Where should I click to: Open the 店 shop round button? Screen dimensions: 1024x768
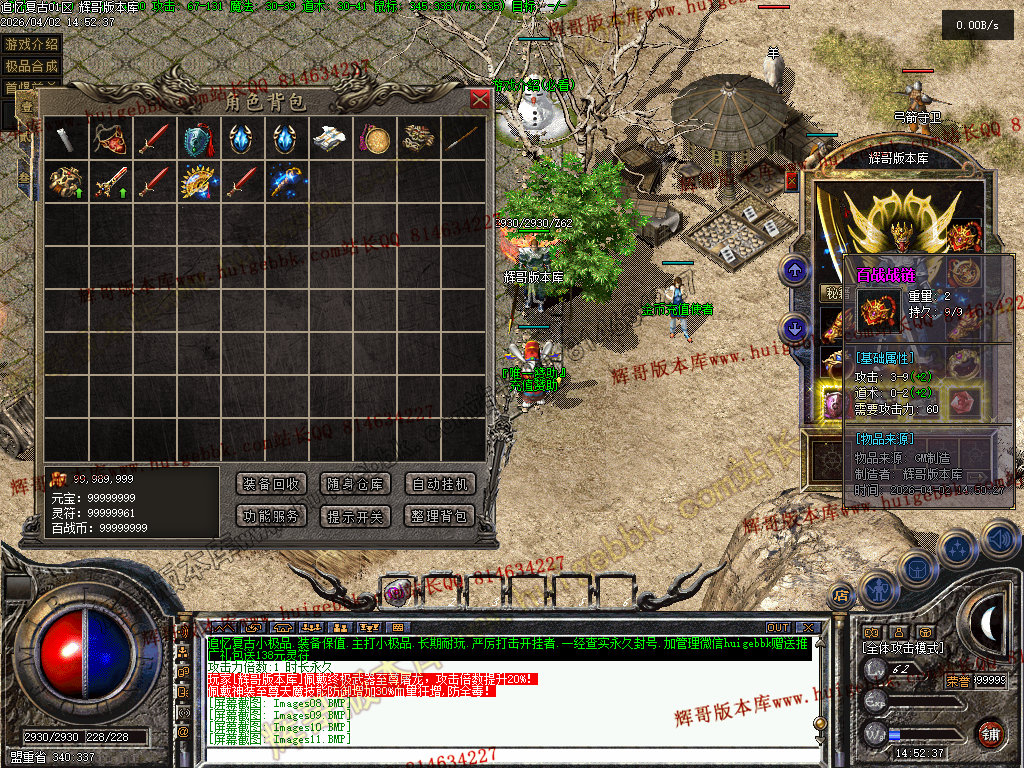[x=842, y=595]
